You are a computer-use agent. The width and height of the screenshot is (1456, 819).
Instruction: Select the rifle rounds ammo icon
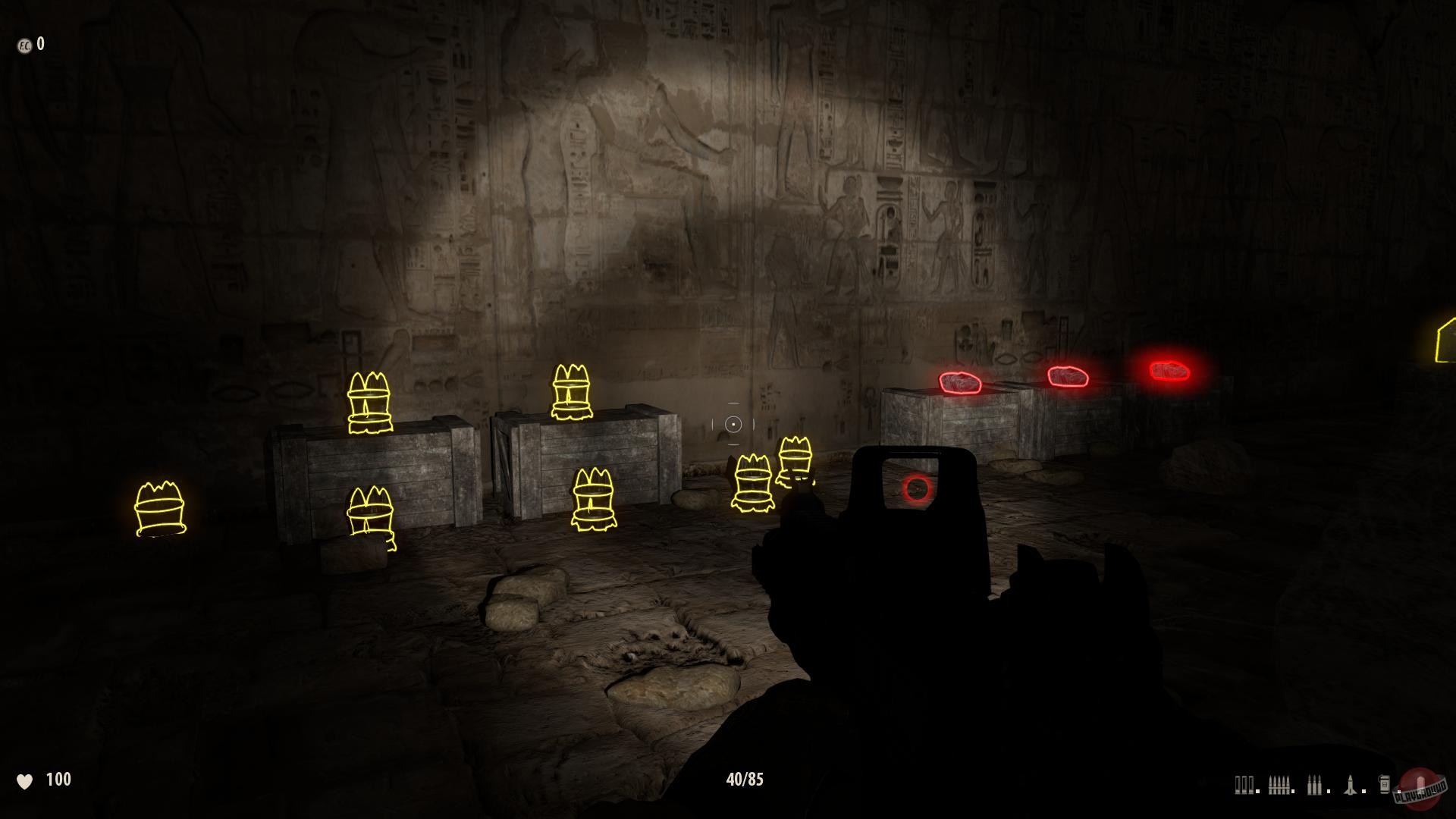pos(1314,784)
